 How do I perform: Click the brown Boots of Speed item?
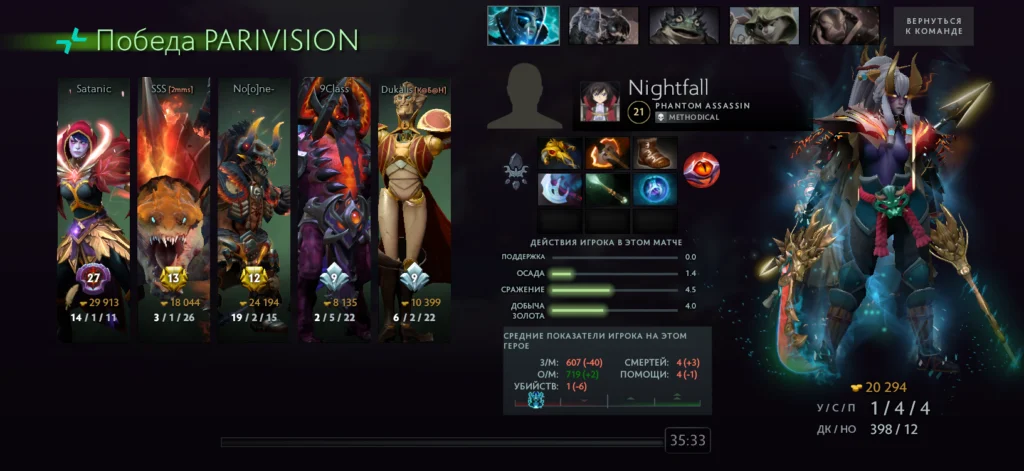(655, 153)
